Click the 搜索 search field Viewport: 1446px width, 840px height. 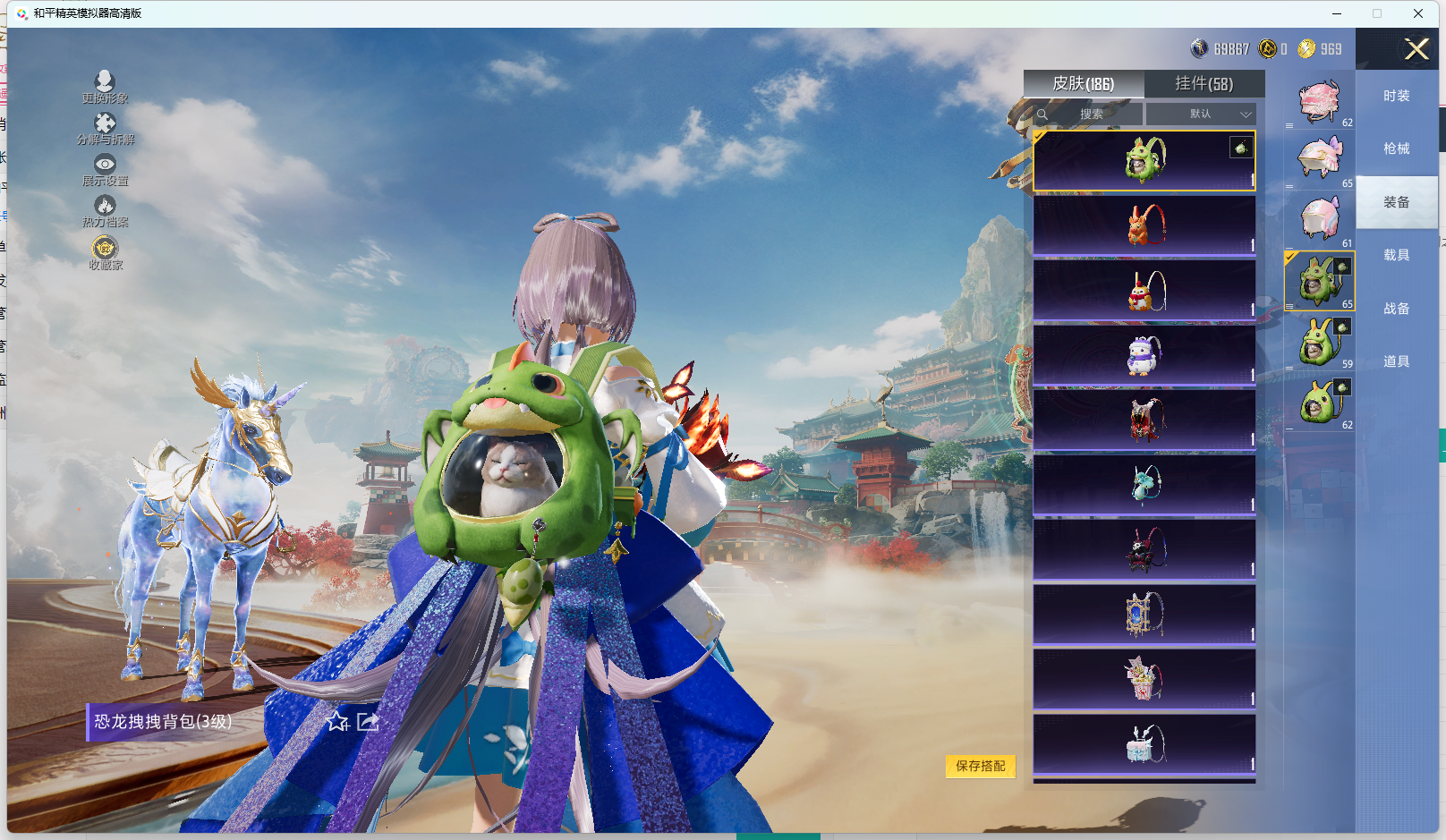[x=1090, y=115]
